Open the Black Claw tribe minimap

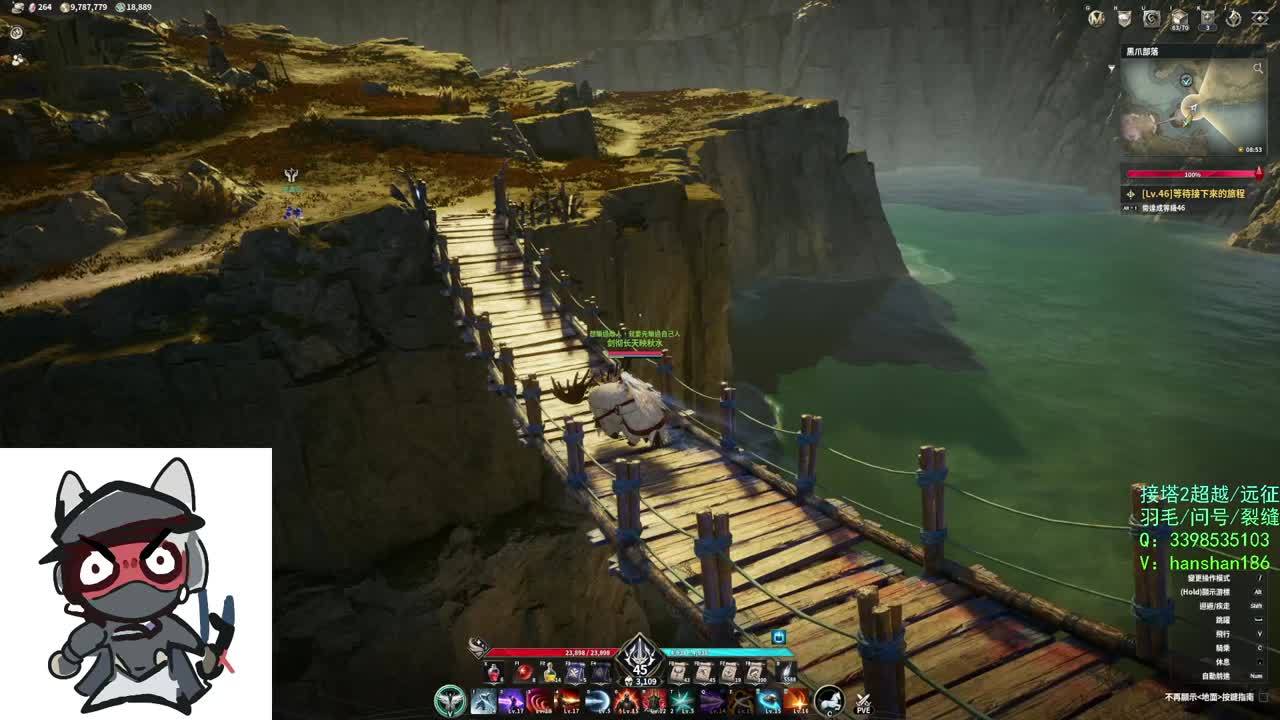(1190, 105)
